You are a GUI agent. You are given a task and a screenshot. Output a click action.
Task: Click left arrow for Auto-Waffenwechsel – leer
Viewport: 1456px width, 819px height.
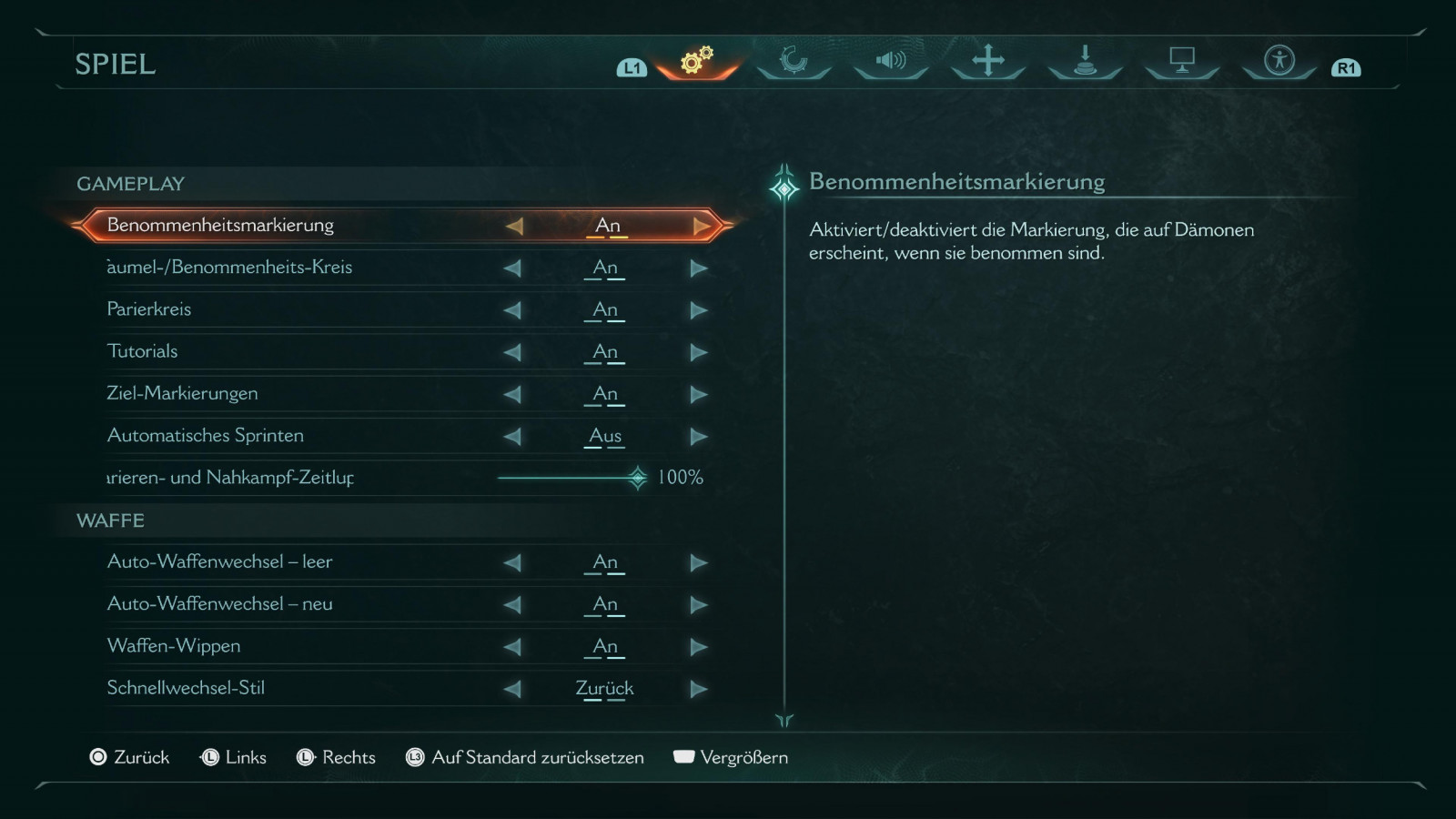coord(512,562)
